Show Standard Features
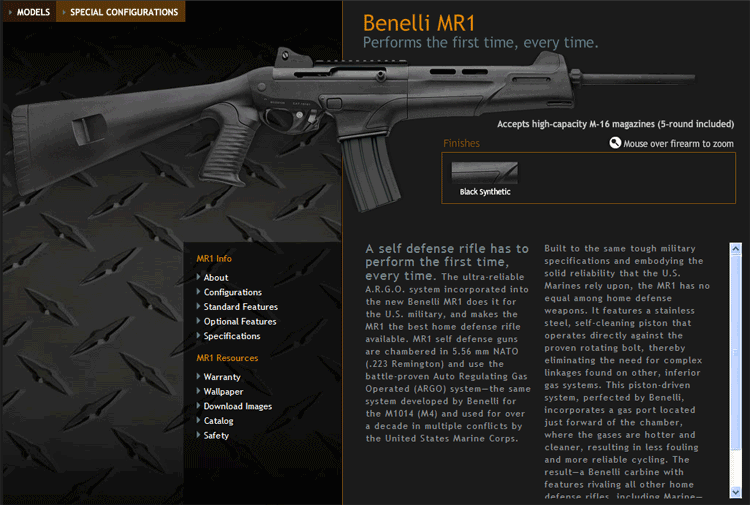750x505 pixels. click(241, 307)
